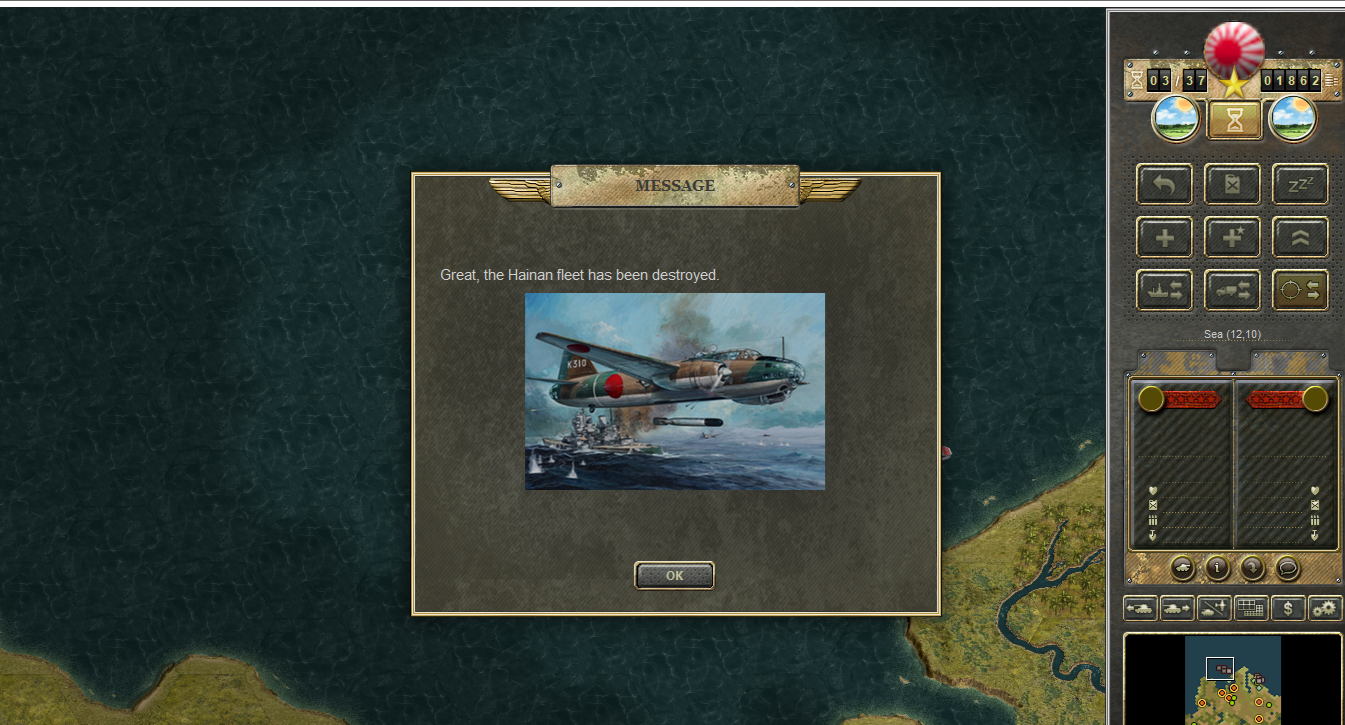This screenshot has height=725, width=1345.
Task: Choose the plus-with-star elite replacements button
Action: coord(1232,237)
